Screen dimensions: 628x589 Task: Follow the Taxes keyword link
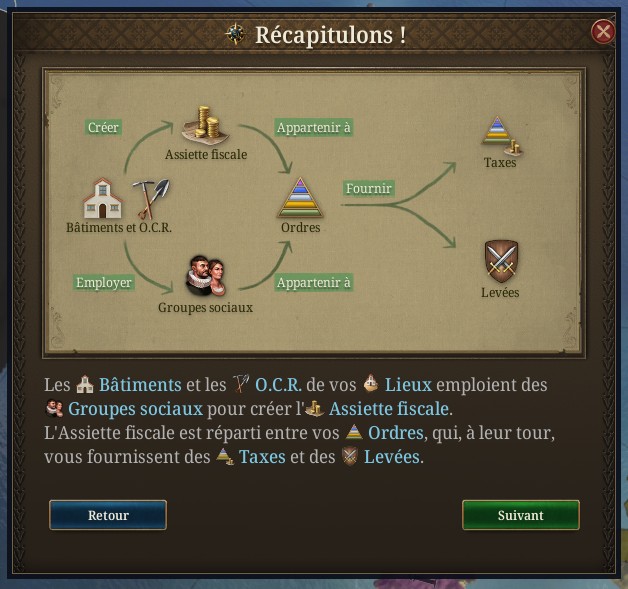[260, 457]
